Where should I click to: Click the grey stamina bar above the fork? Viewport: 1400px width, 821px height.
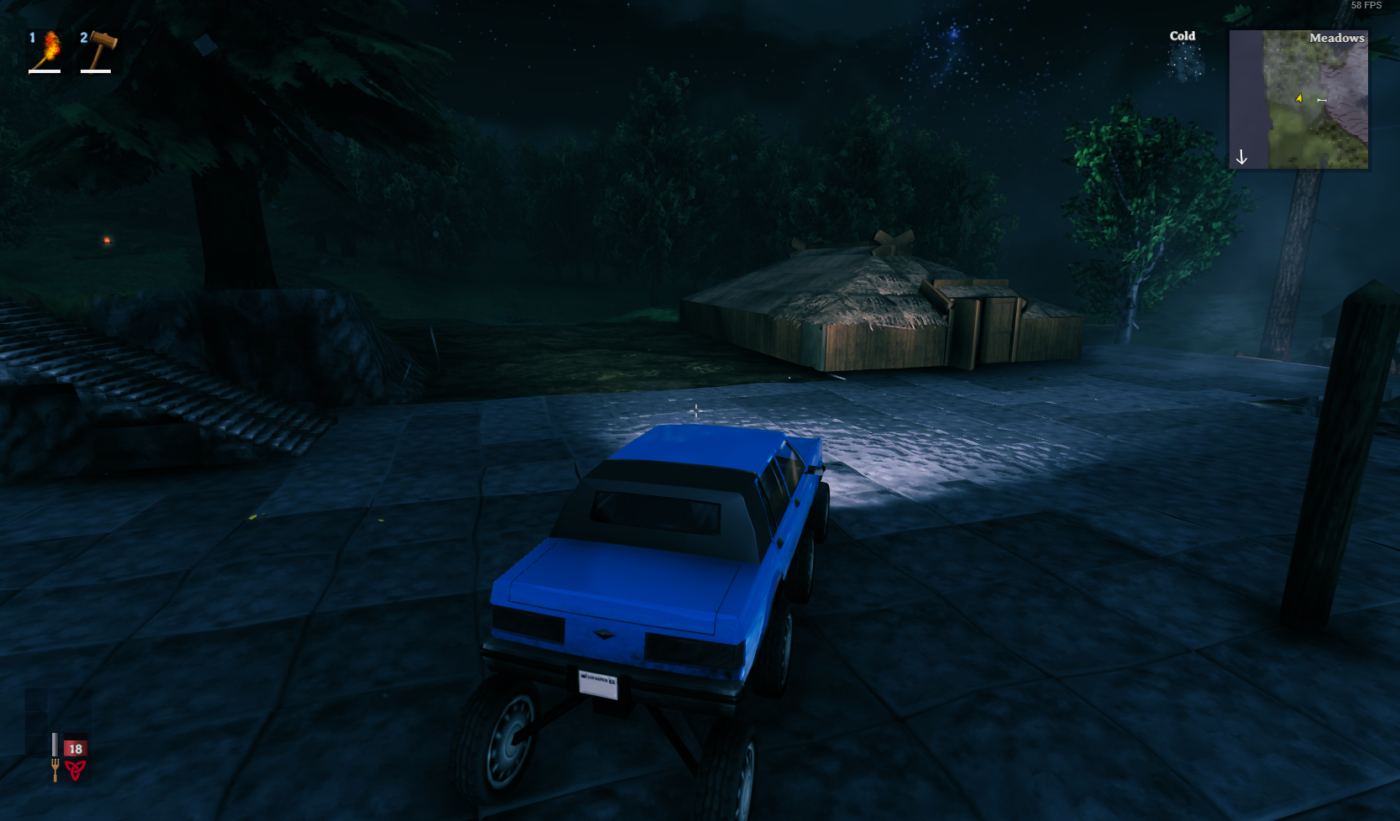(x=55, y=744)
